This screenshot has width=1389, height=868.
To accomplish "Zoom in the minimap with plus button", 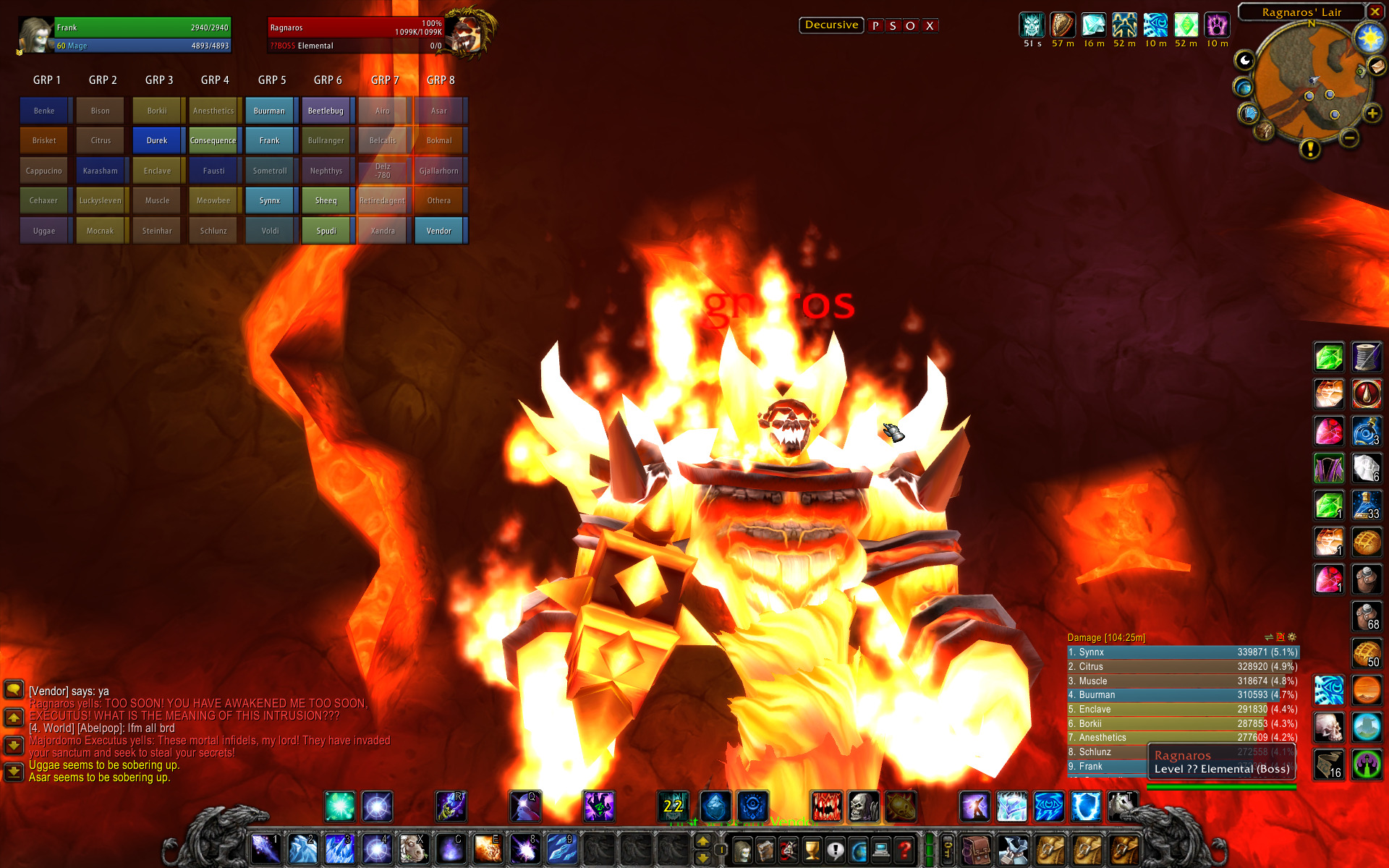I will pyautogui.click(x=1372, y=114).
